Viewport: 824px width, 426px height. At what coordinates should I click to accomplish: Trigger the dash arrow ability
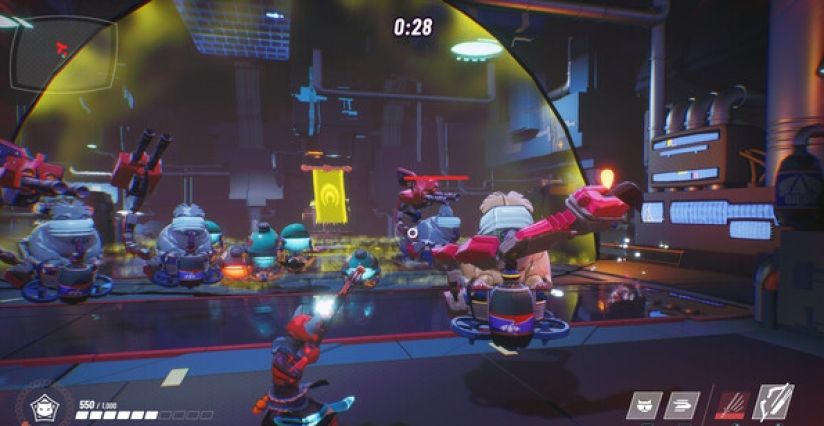click(682, 404)
